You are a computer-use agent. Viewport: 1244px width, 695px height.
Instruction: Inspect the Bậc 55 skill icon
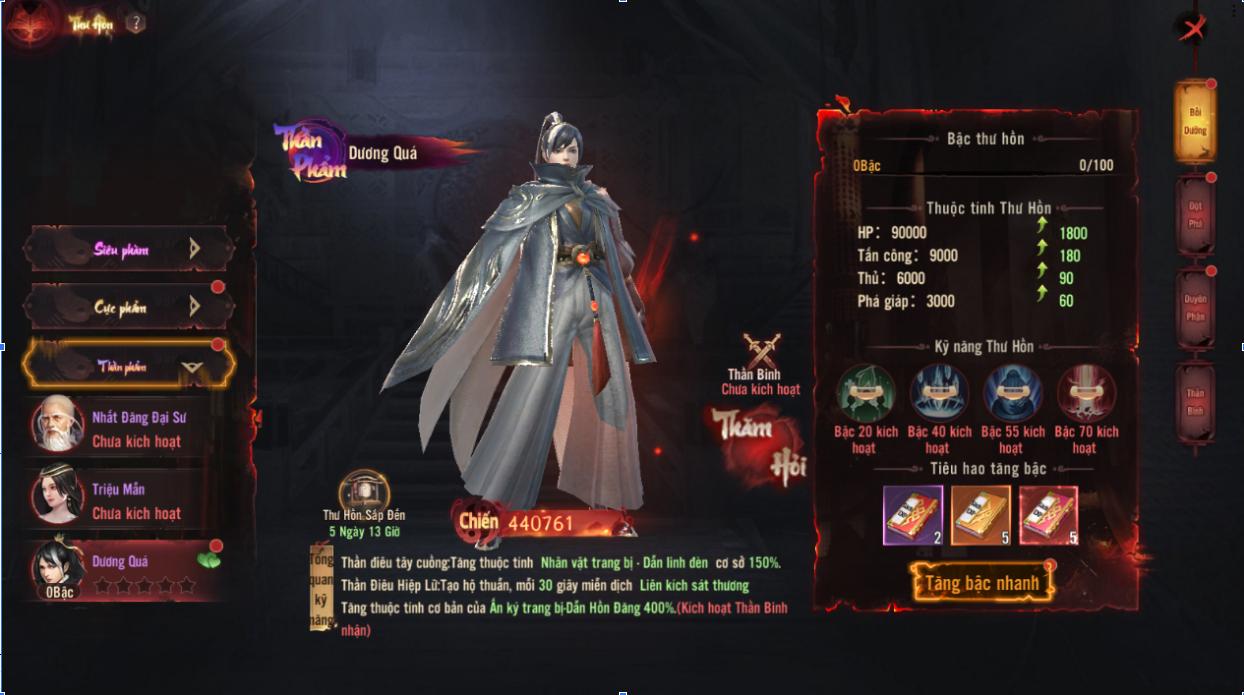click(1012, 392)
